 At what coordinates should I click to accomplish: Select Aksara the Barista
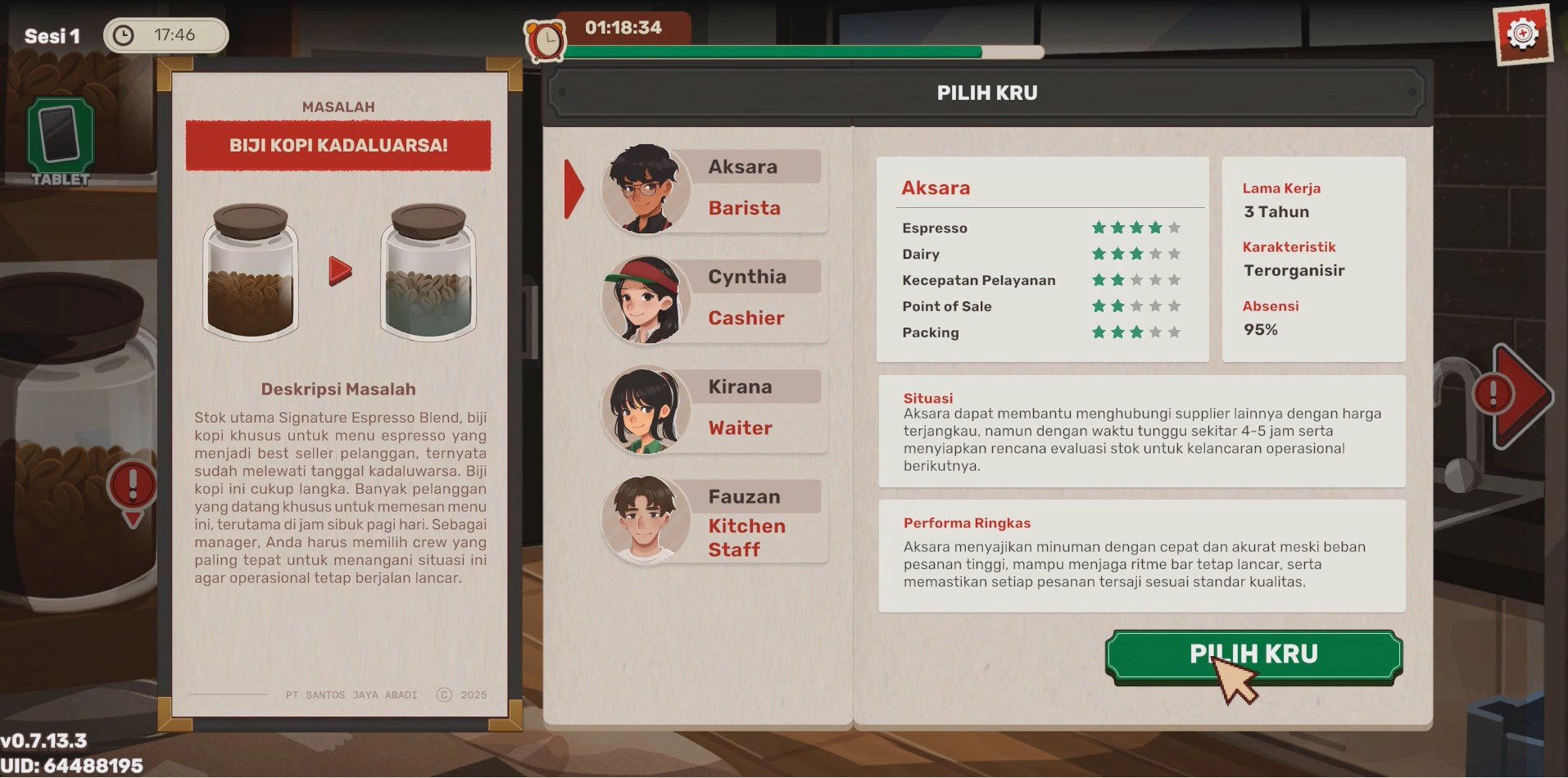point(713,189)
